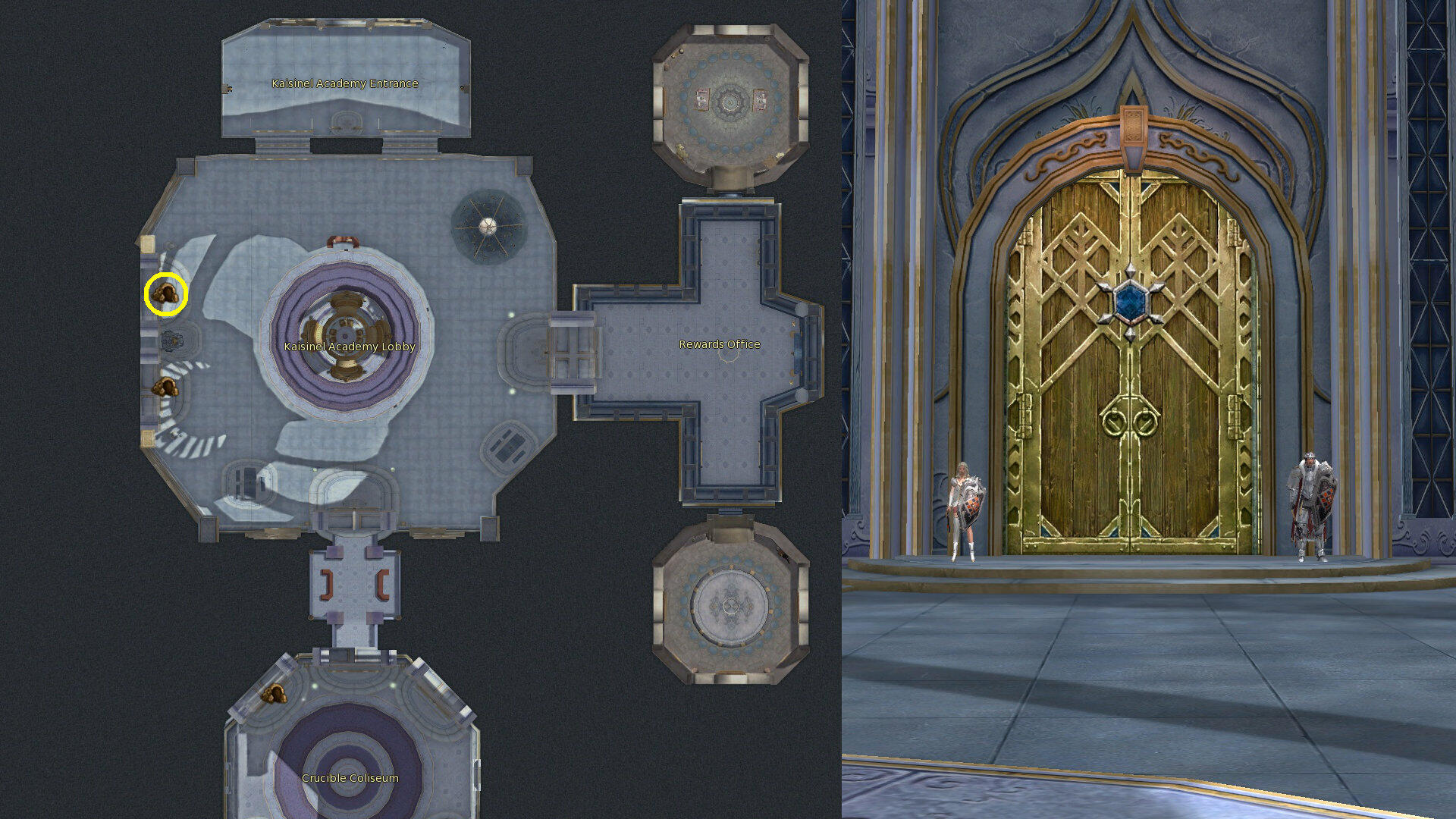
Task: Click the NPC marker near the Crucible Coliseum entrance
Action: pyautogui.click(x=275, y=693)
